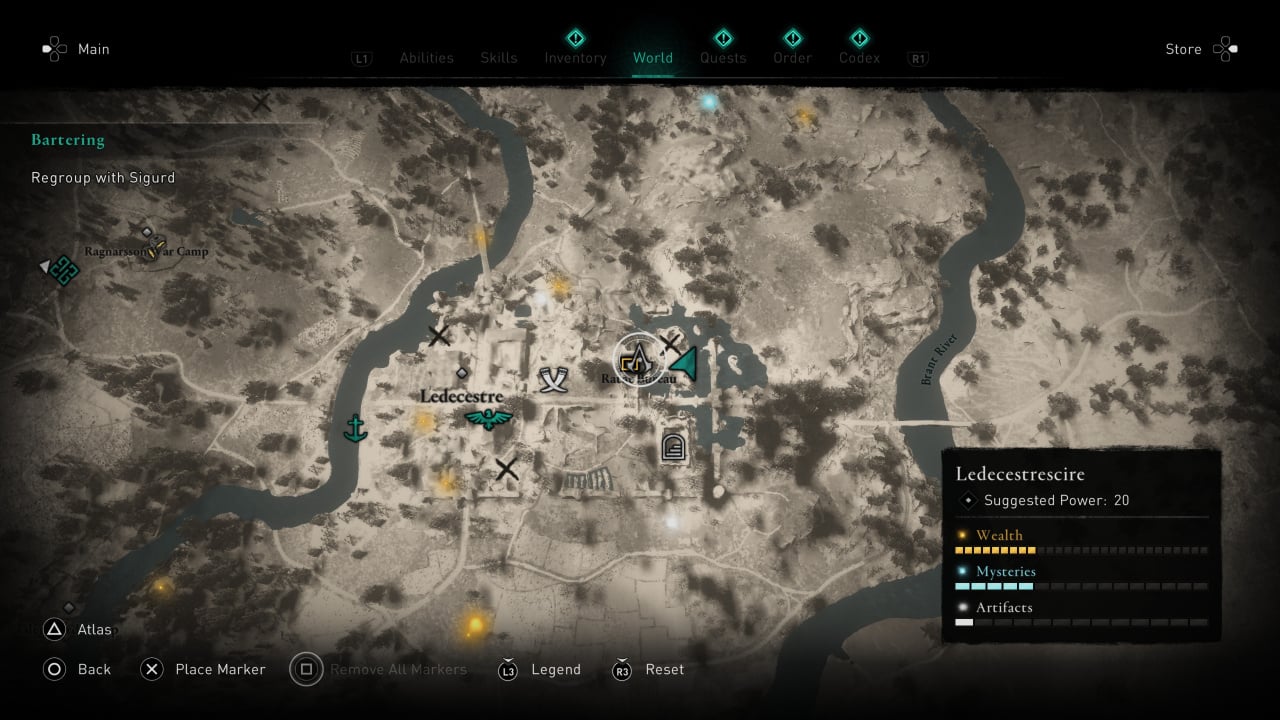The image size is (1280, 720).
Task: Click the Ledecestre raven synchronization point
Action: tap(488, 419)
